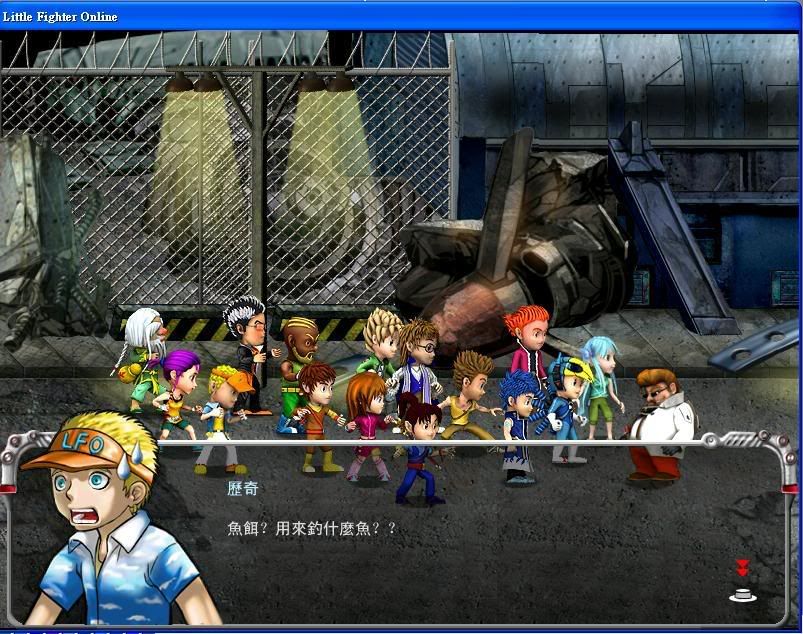Click the dialogue continue button icon
Image resolution: width=803 pixels, height=634 pixels.
743,594
